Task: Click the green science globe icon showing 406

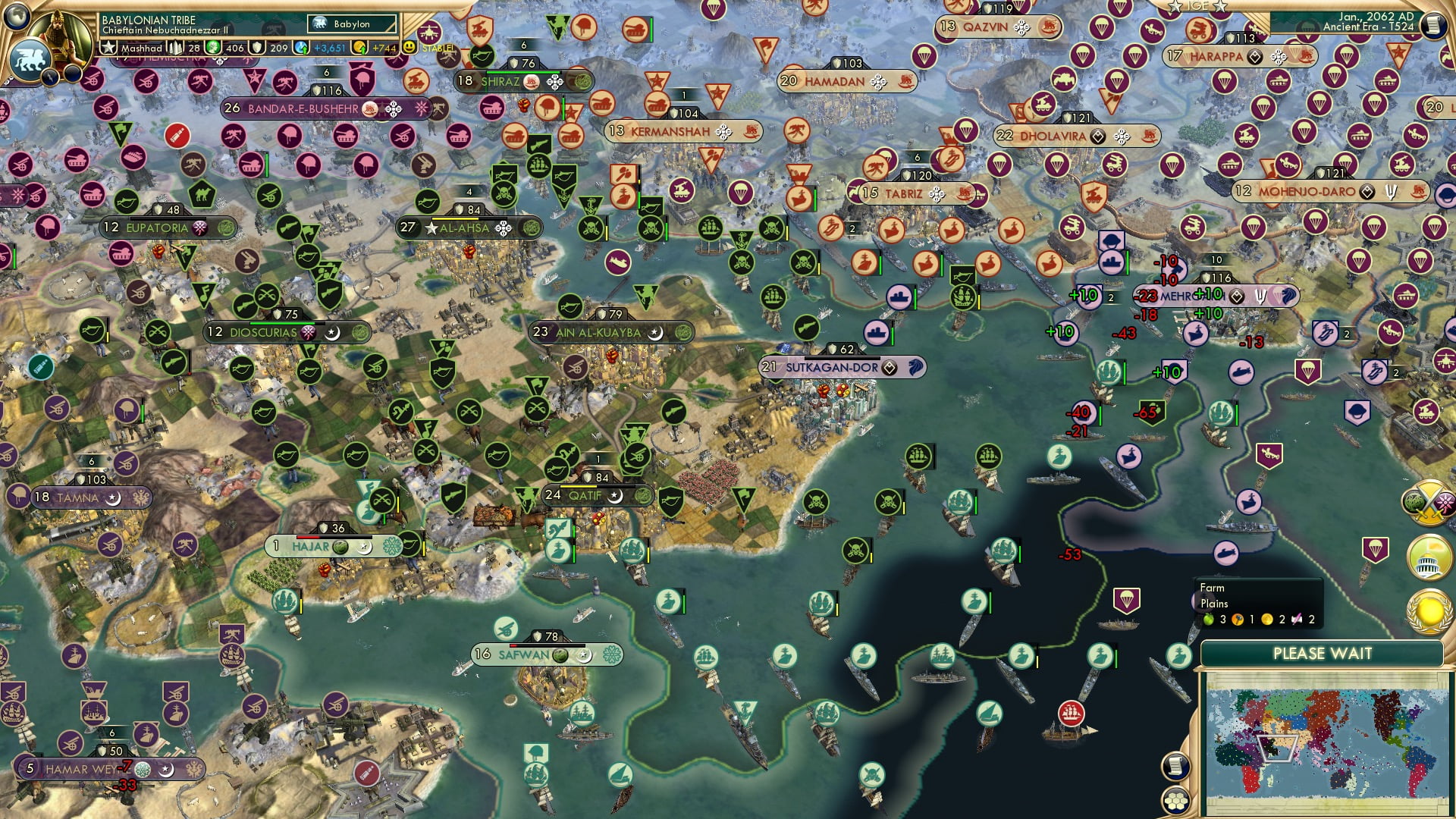Action: click(212, 47)
